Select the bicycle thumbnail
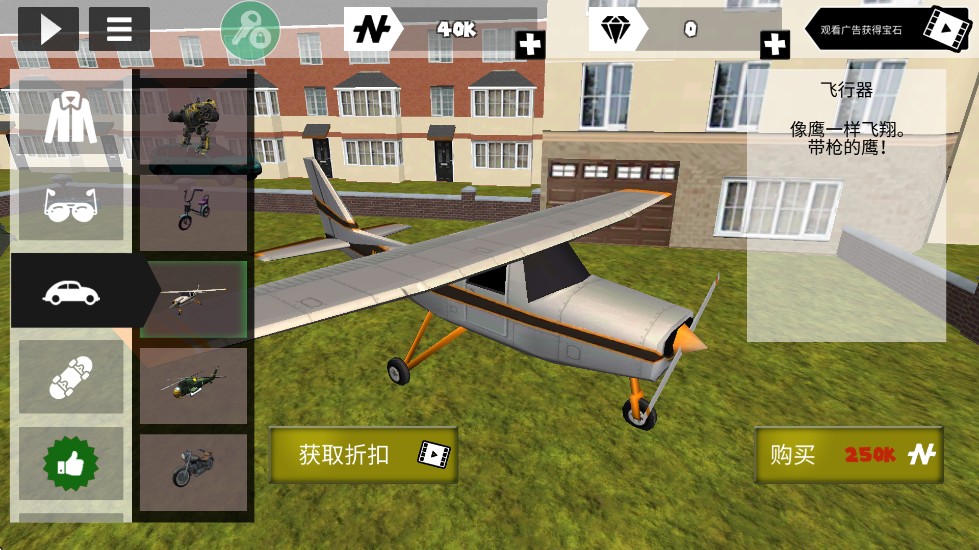This screenshot has width=979, height=550. (193, 211)
